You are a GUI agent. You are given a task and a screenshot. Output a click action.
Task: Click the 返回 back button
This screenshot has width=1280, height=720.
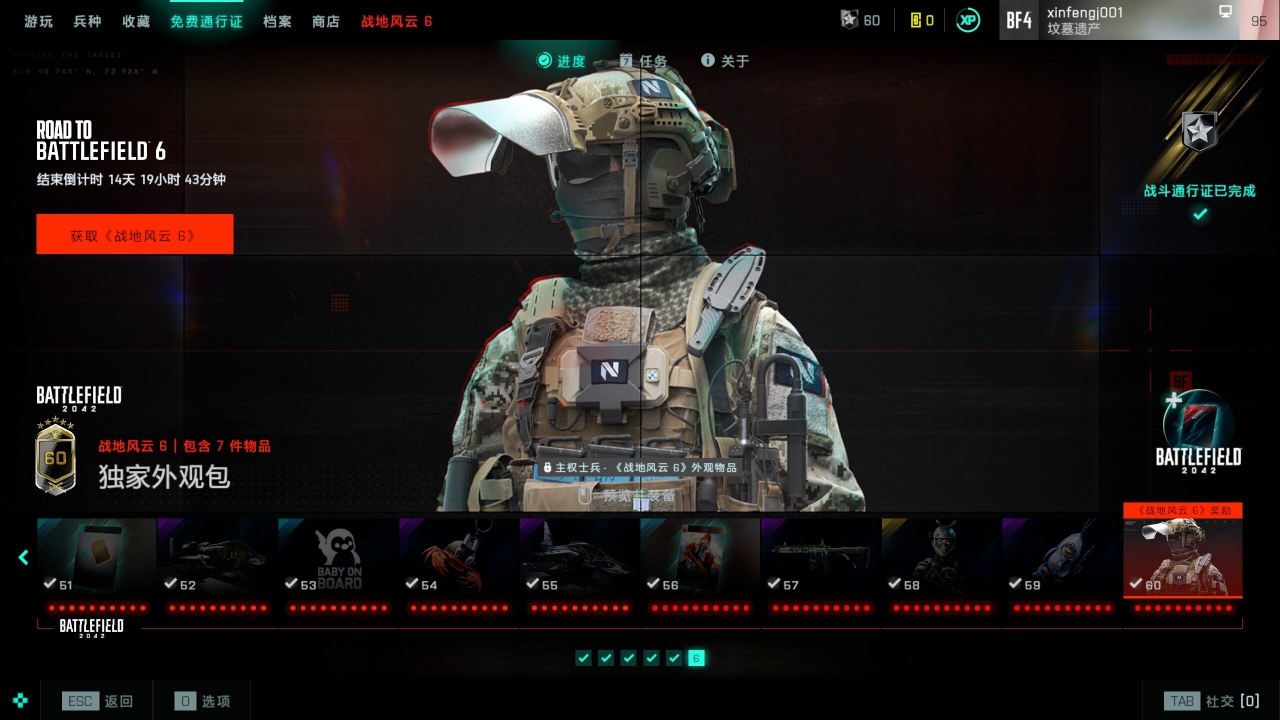click(98, 701)
